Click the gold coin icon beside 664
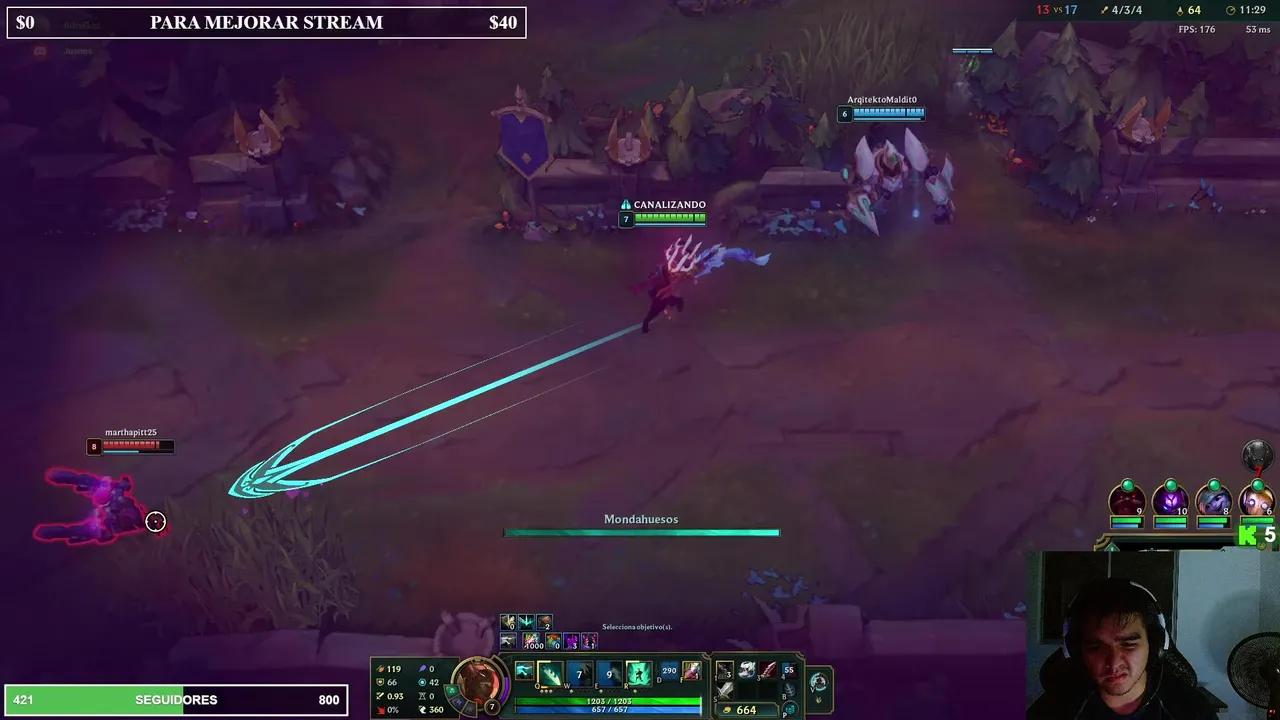 (727, 709)
